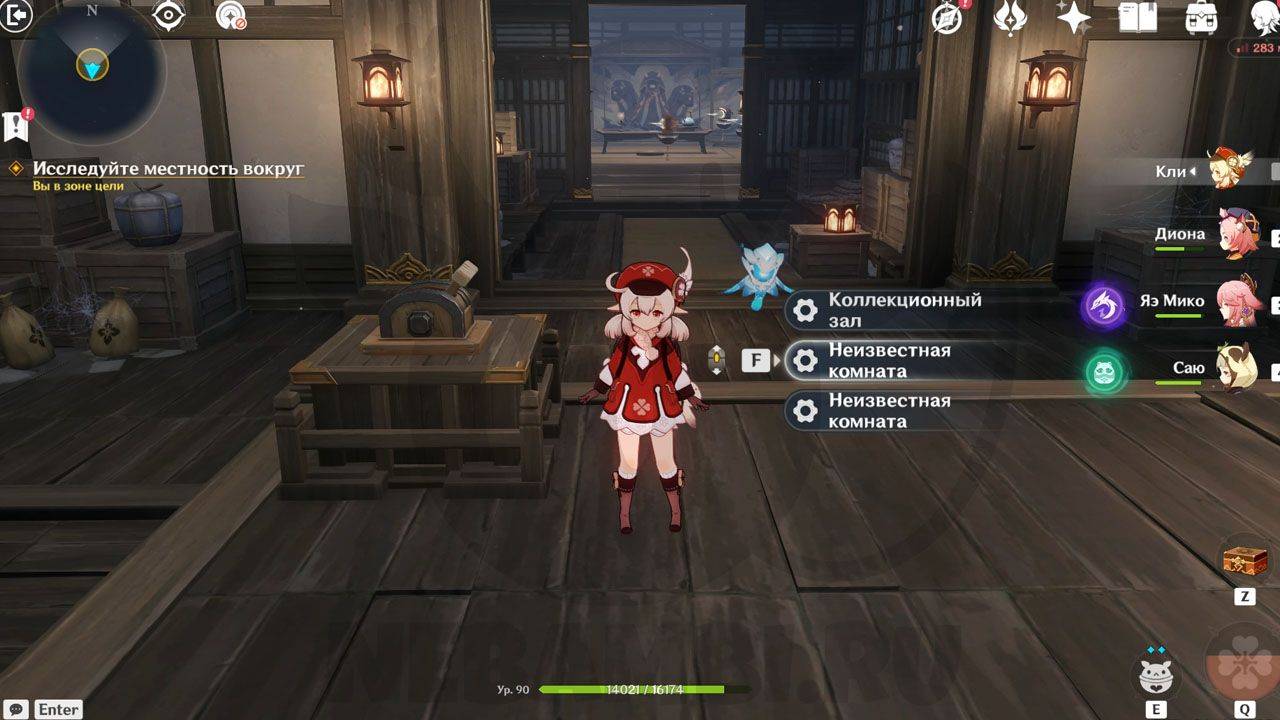1280x720 pixels.
Task: Activate Саю's green burst icon
Action: (1105, 373)
